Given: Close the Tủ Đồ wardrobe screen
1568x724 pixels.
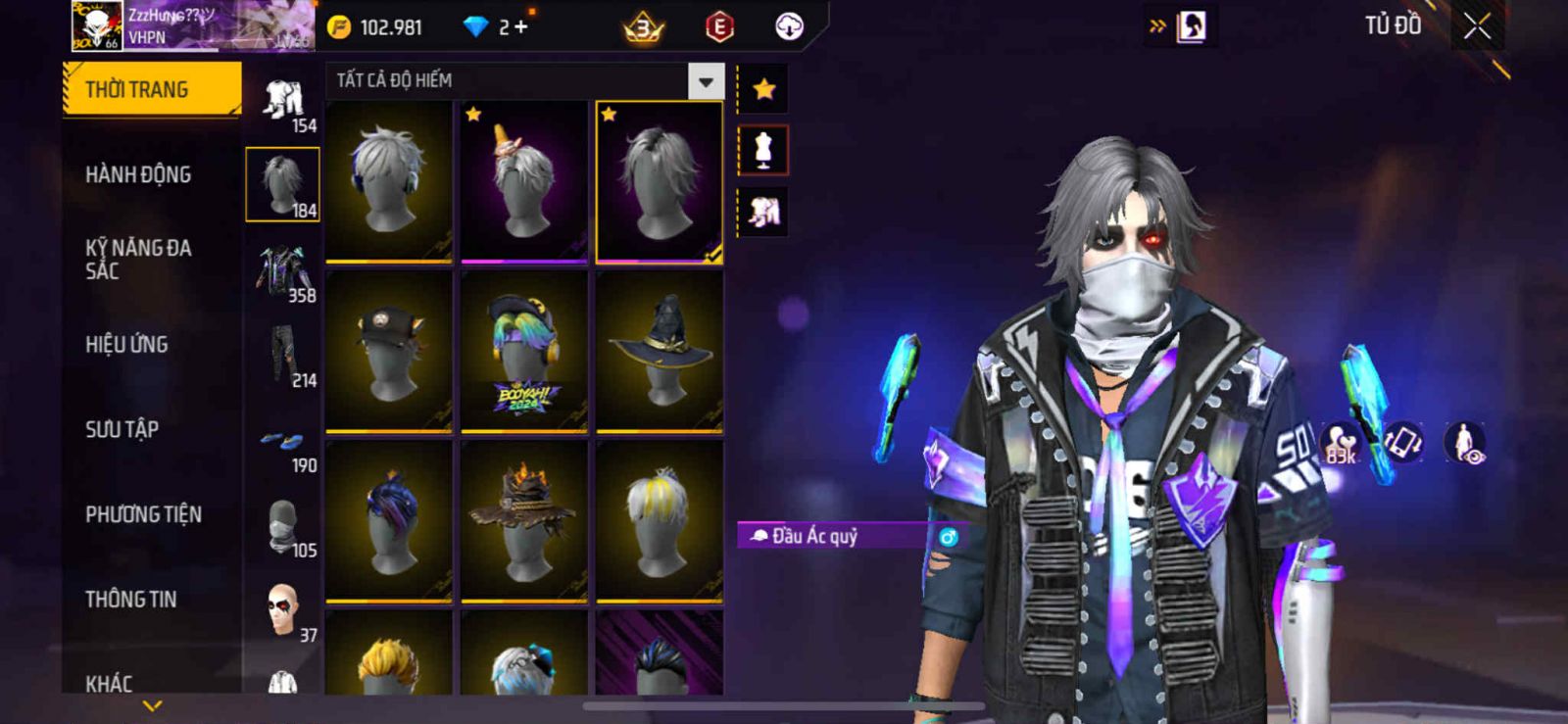Looking at the screenshot, I should [x=1477, y=26].
